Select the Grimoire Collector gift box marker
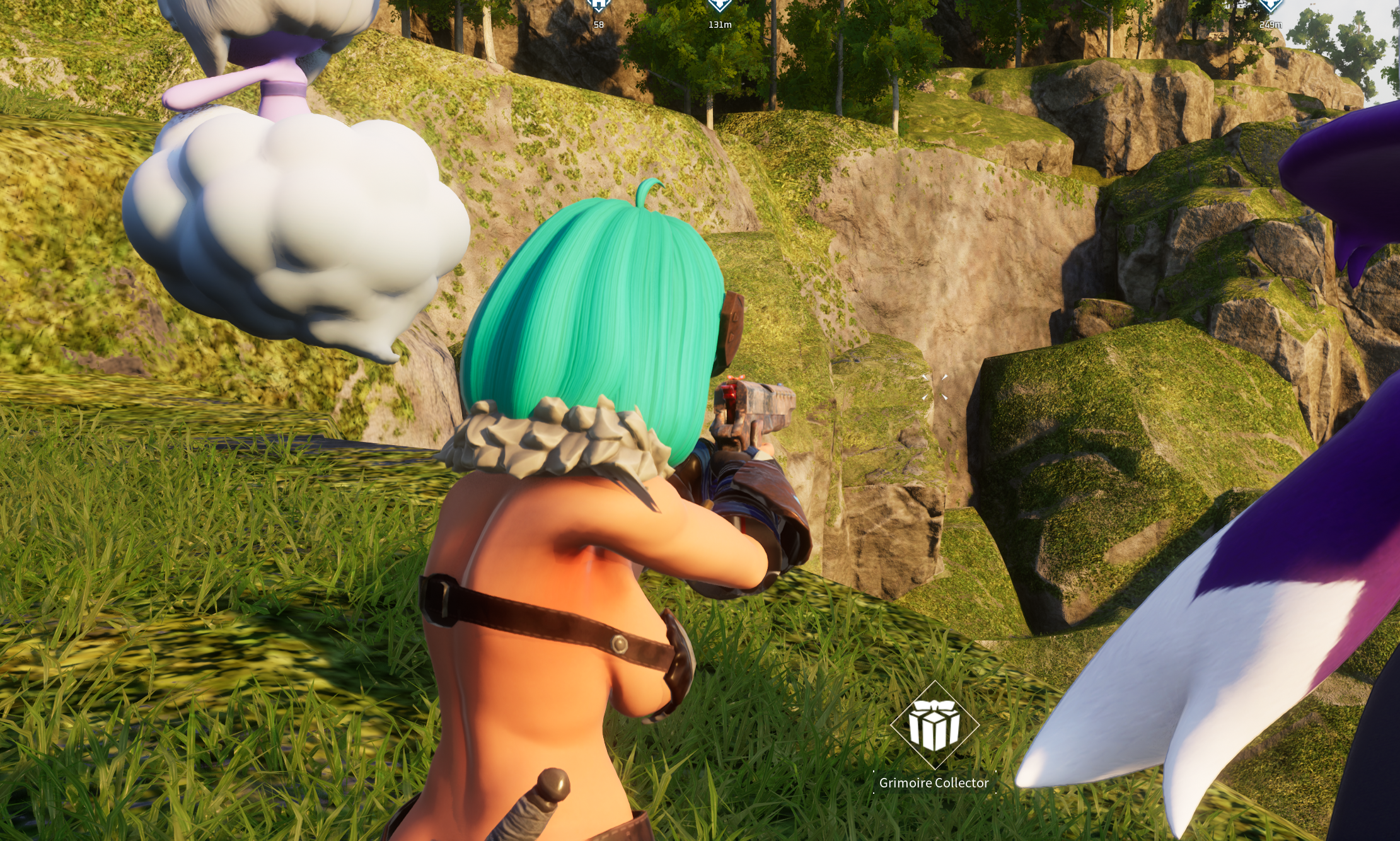 (x=934, y=726)
